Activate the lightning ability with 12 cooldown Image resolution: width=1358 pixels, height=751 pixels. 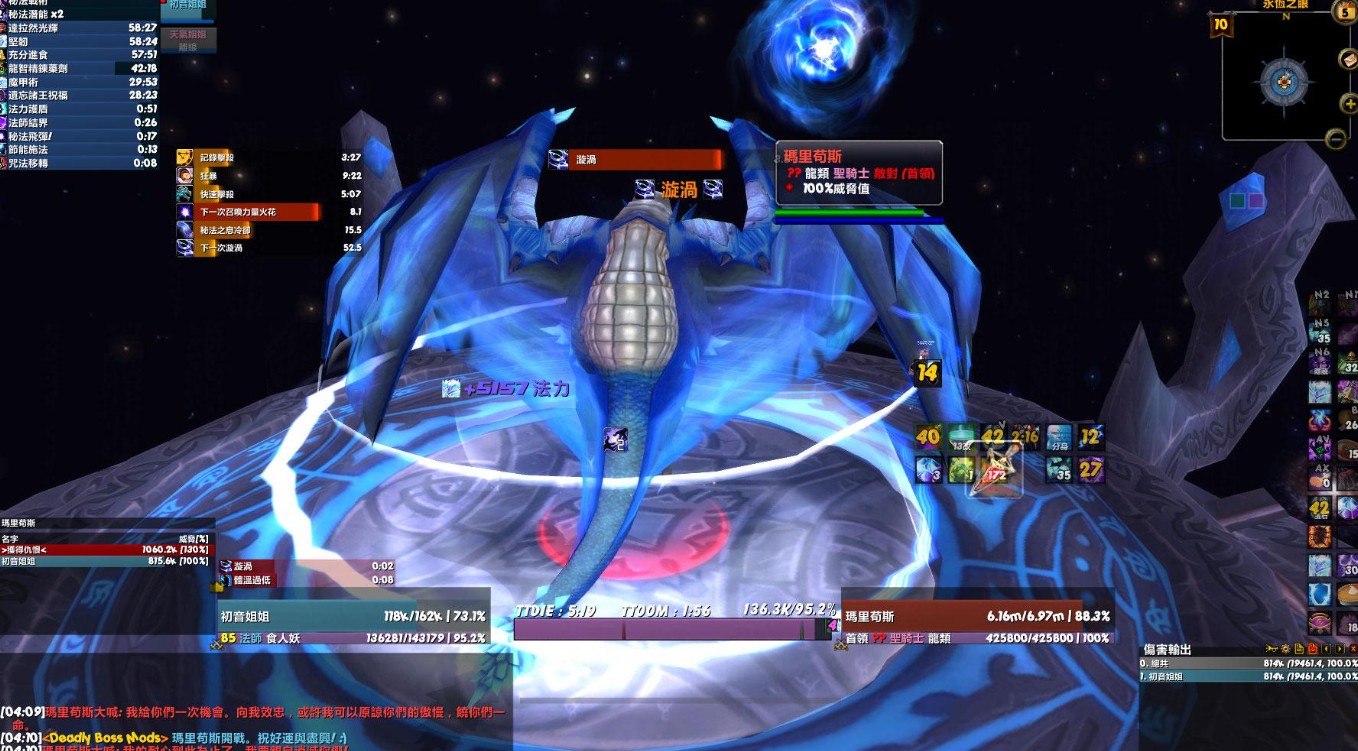pos(1090,437)
